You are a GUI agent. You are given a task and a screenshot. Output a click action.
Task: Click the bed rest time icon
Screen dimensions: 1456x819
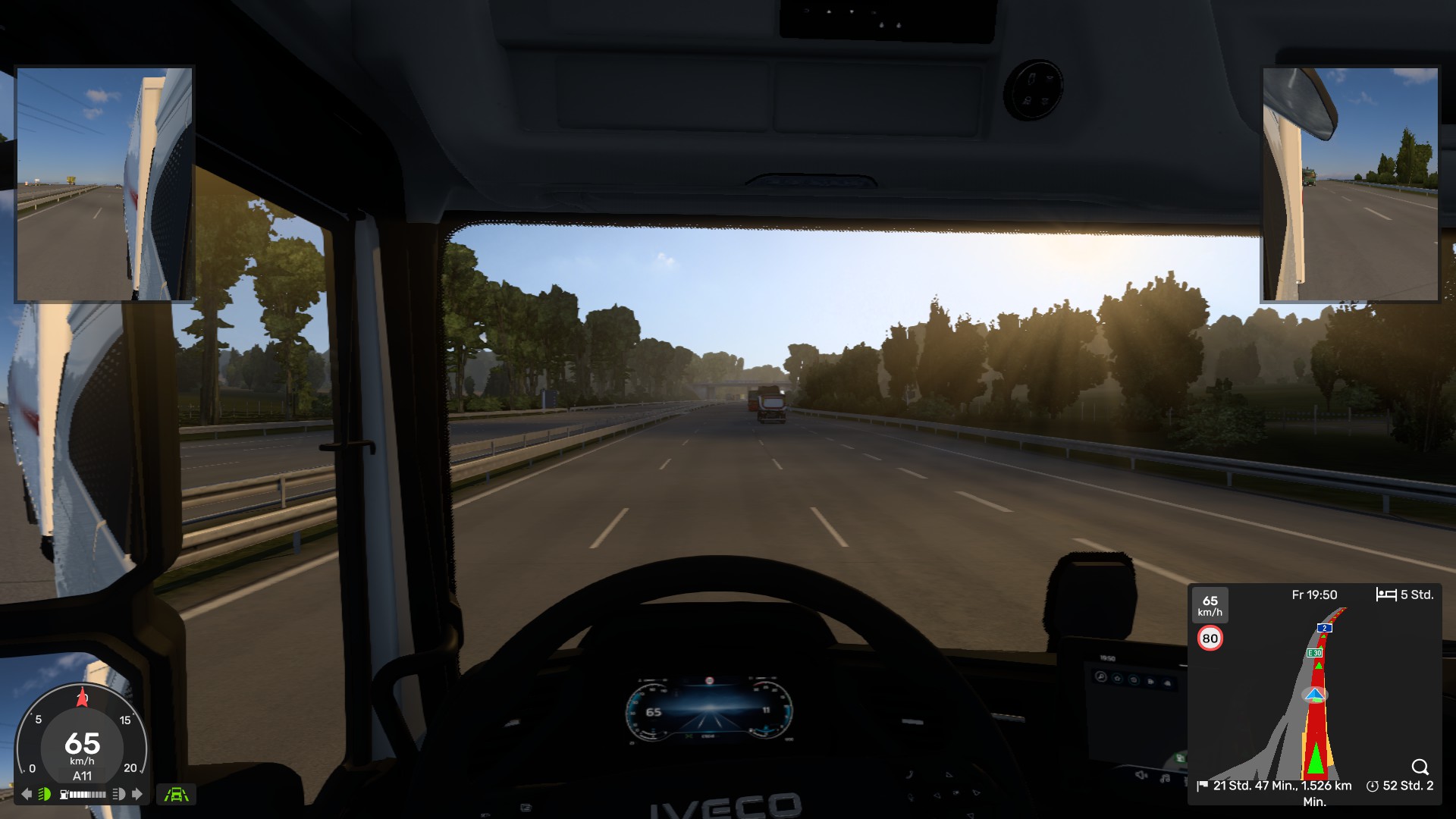coord(1385,595)
